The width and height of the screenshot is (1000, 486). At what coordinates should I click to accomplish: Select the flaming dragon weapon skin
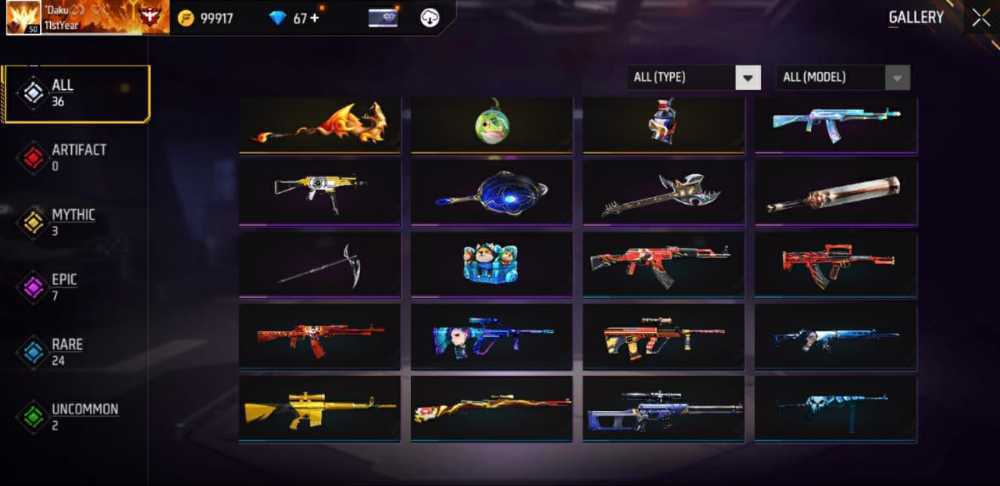[x=320, y=124]
